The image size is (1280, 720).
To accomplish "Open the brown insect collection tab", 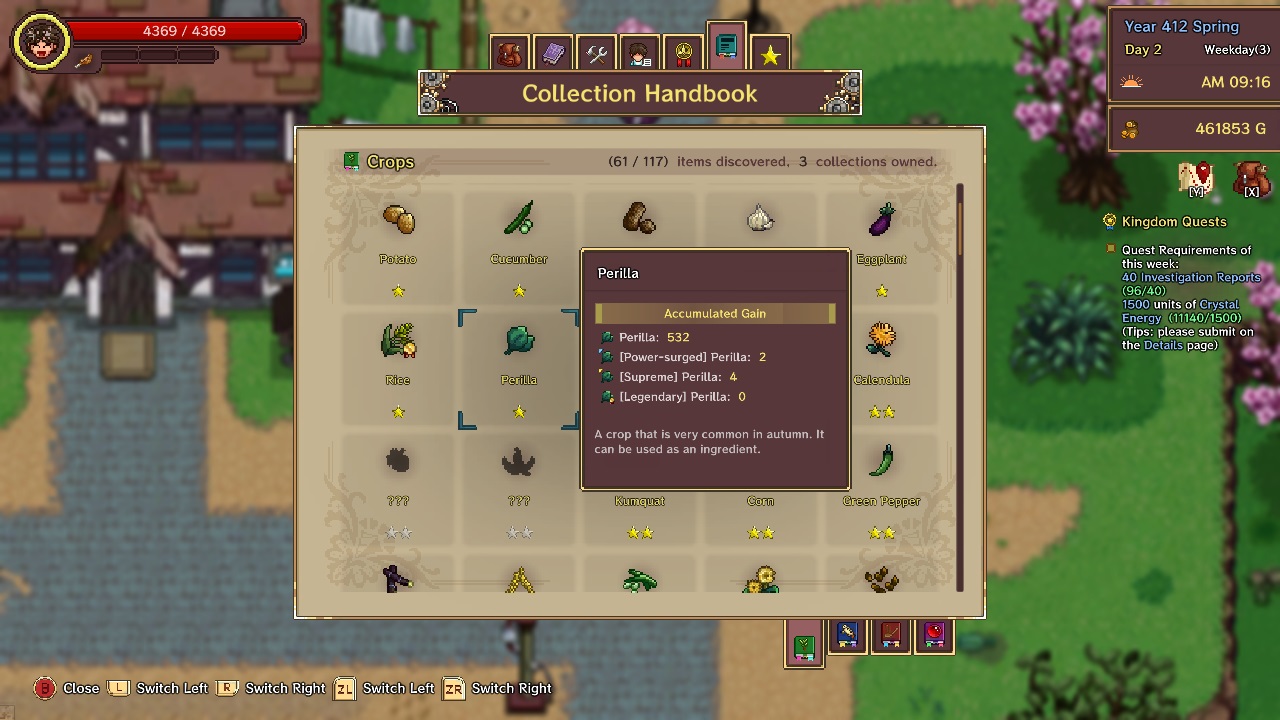I will click(x=890, y=635).
